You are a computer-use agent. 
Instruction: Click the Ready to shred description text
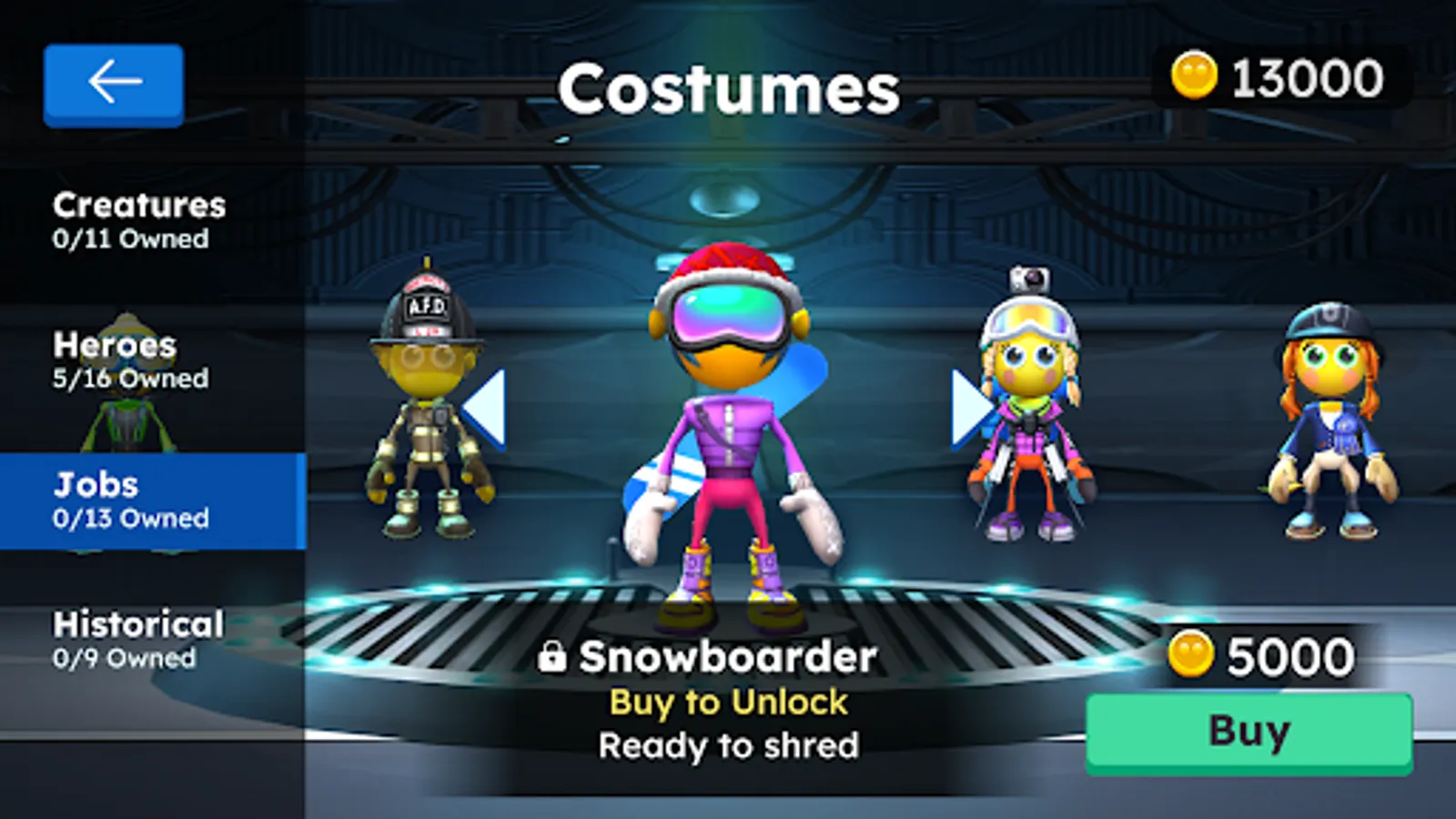coord(728,744)
